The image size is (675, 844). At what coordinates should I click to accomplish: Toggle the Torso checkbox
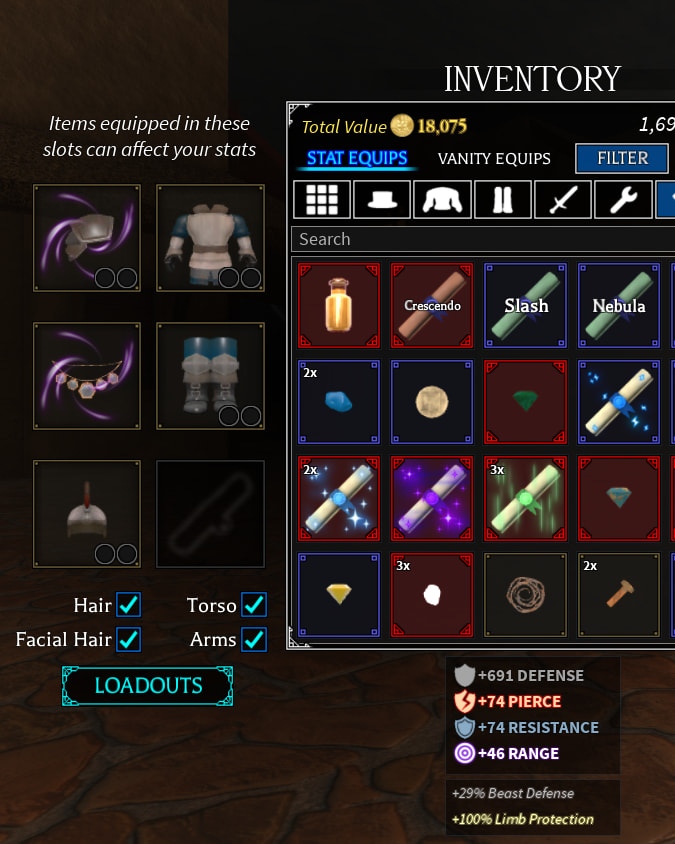pos(254,605)
